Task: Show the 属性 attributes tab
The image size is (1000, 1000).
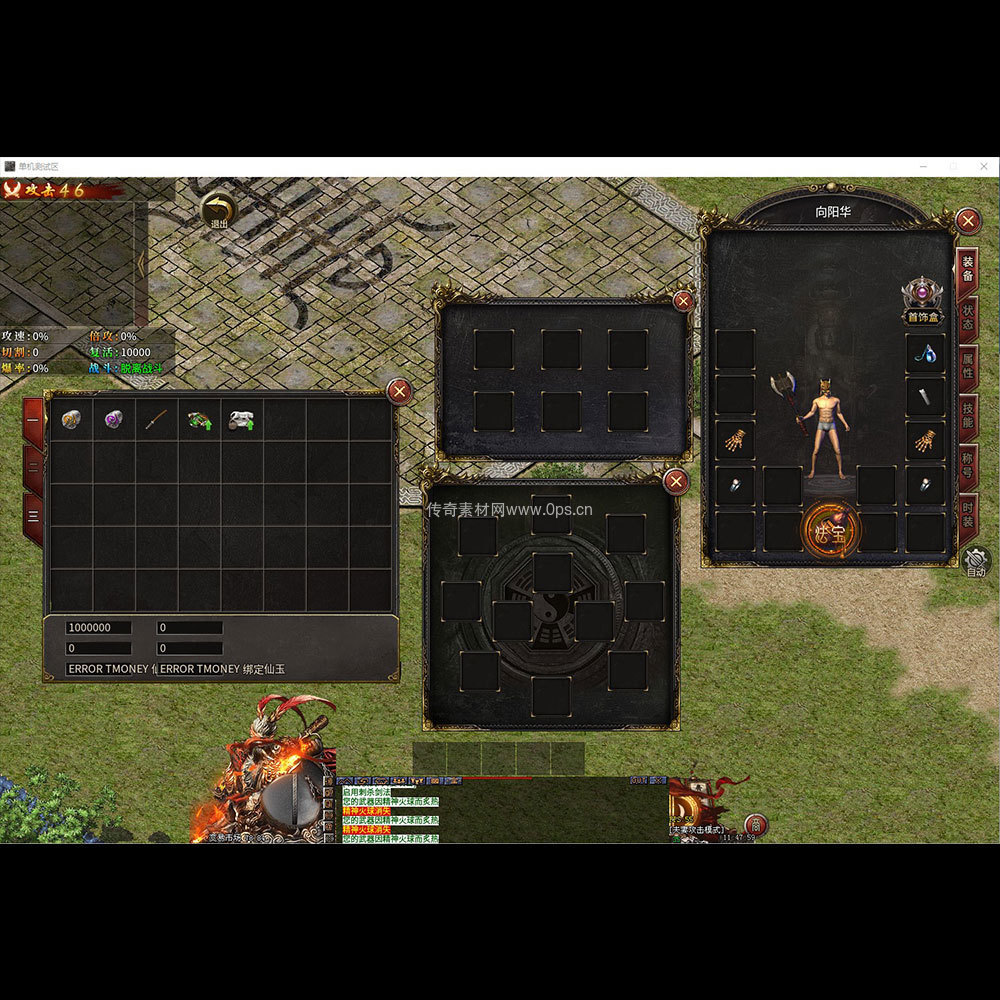Action: click(967, 364)
